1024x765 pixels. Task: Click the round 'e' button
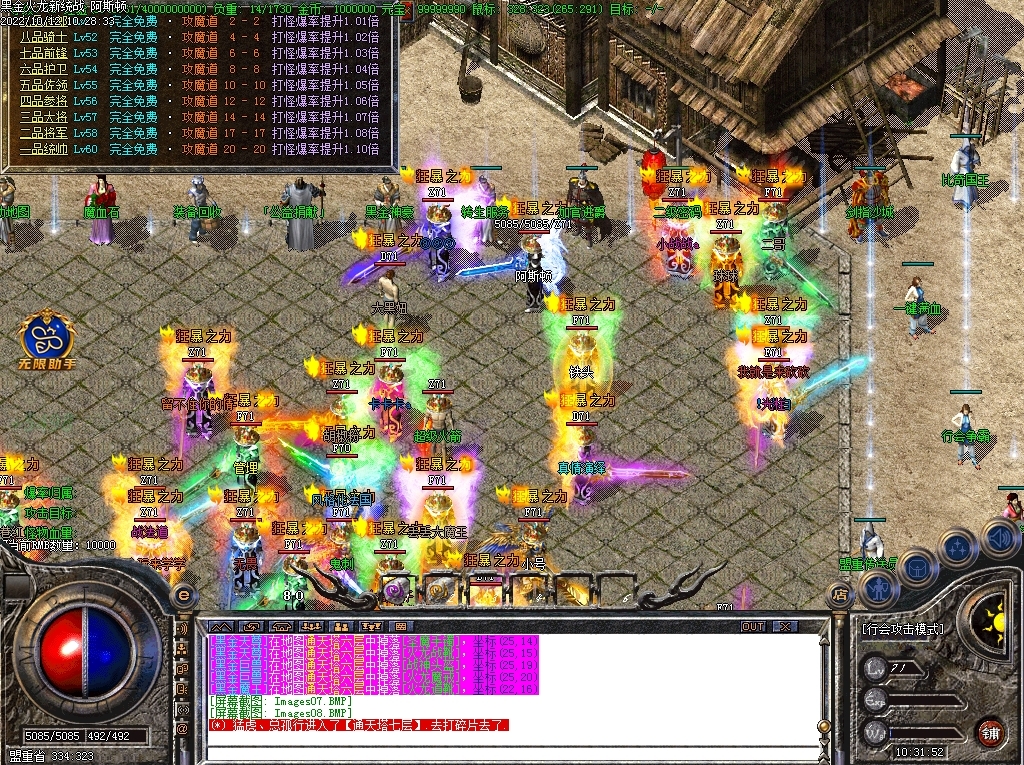pyautogui.click(x=183, y=594)
